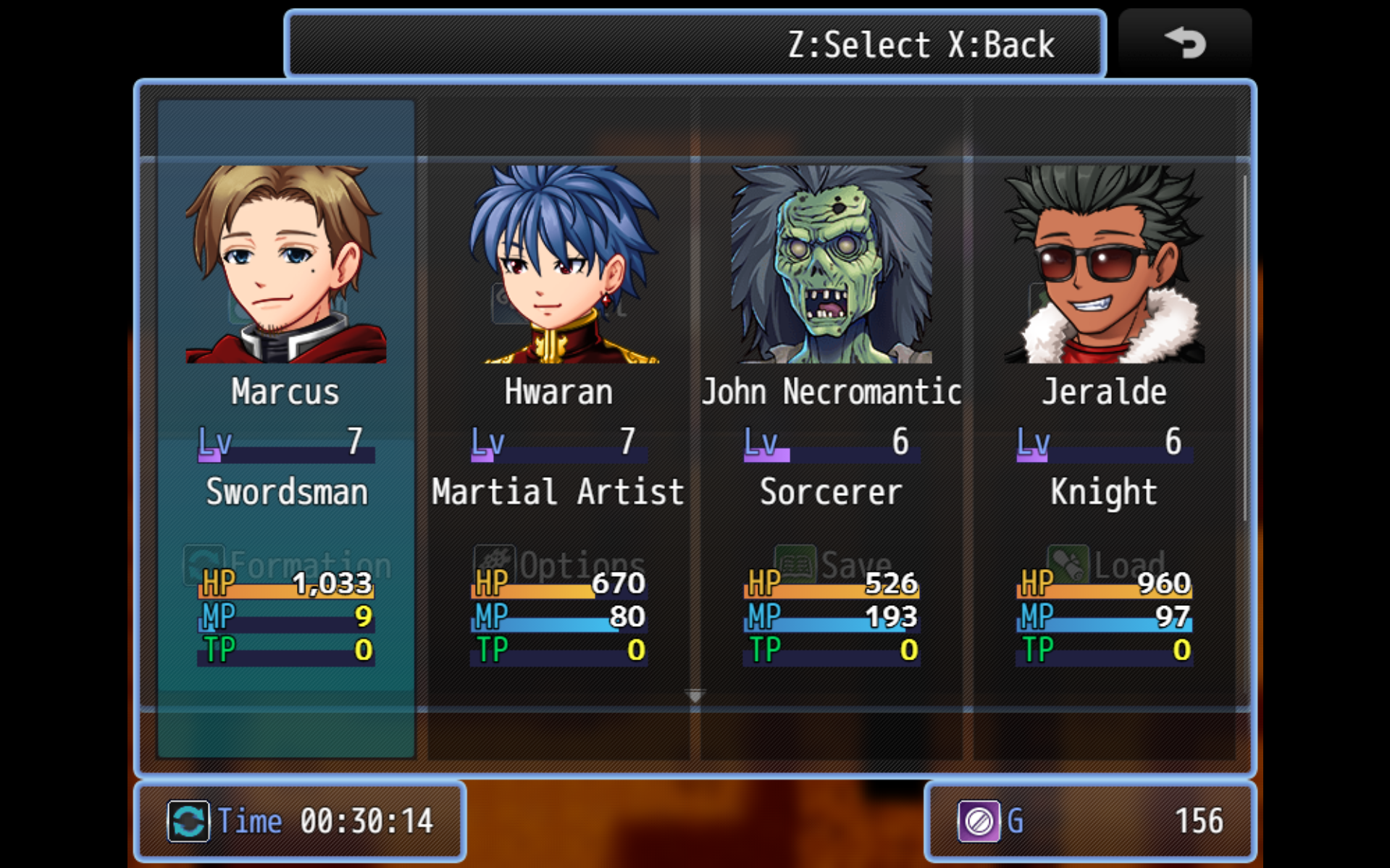Select Marcus the Swordsman
The image size is (1390, 868).
286,427
